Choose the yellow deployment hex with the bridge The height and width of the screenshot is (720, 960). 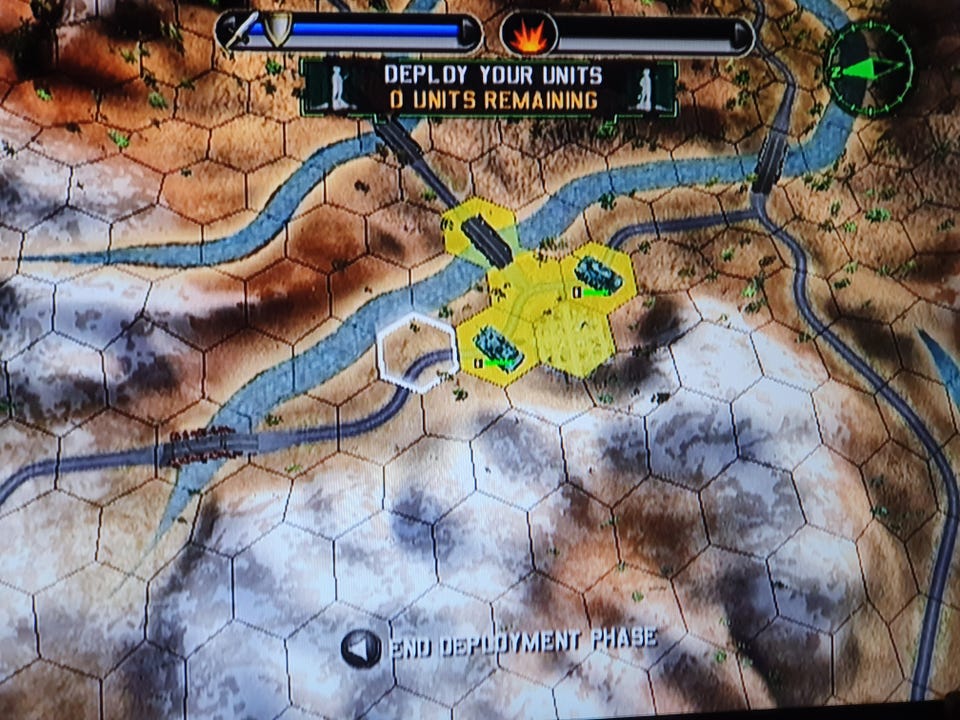point(480,232)
